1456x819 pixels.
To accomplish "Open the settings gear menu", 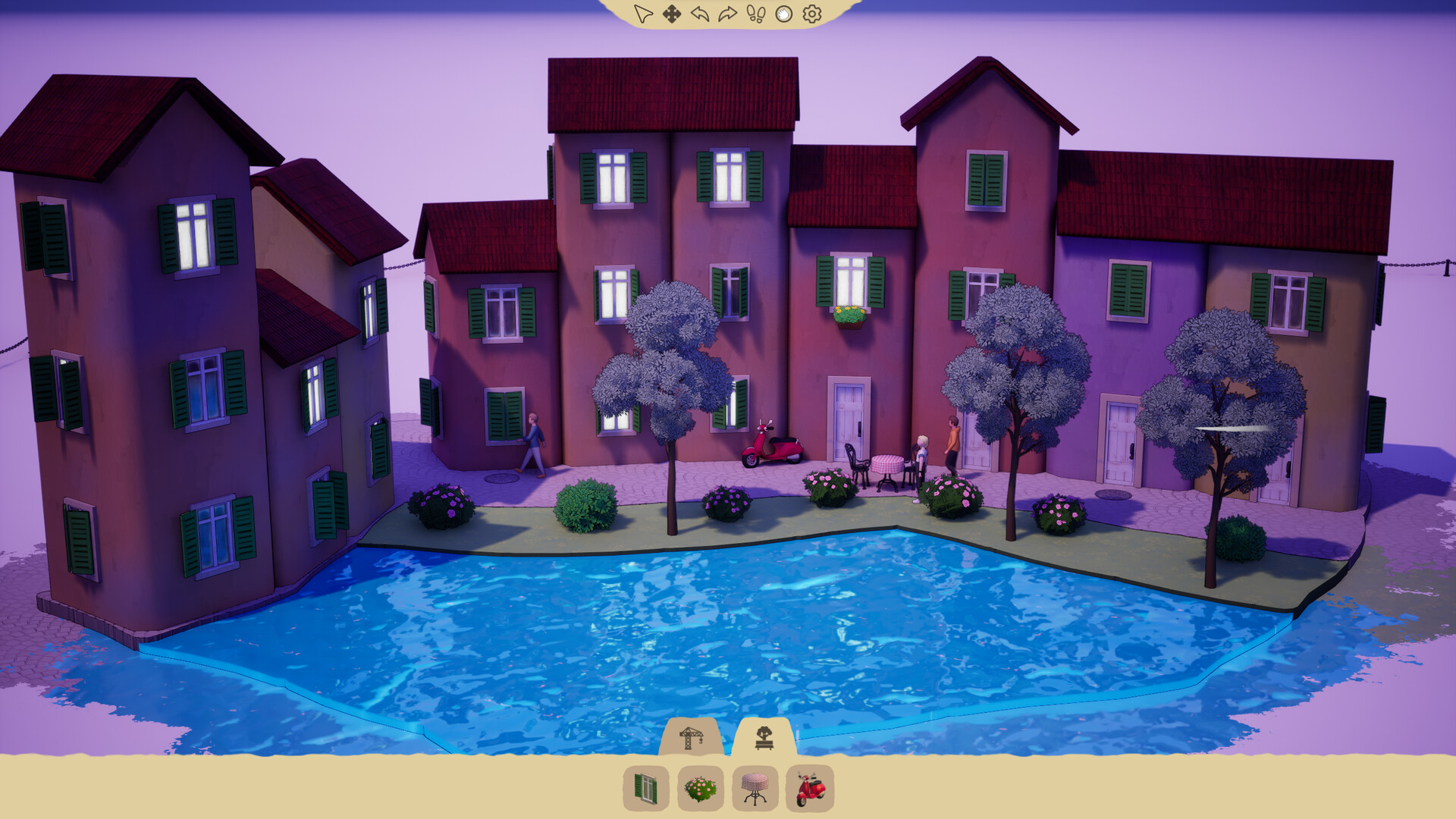I will tap(810, 11).
